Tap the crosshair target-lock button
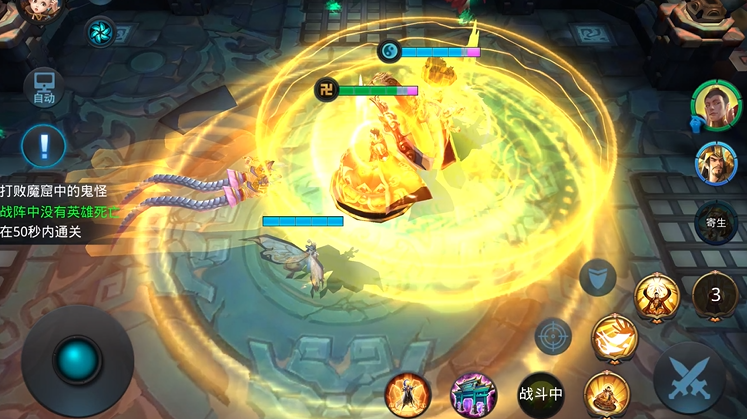This screenshot has height=419, width=747. click(x=552, y=336)
